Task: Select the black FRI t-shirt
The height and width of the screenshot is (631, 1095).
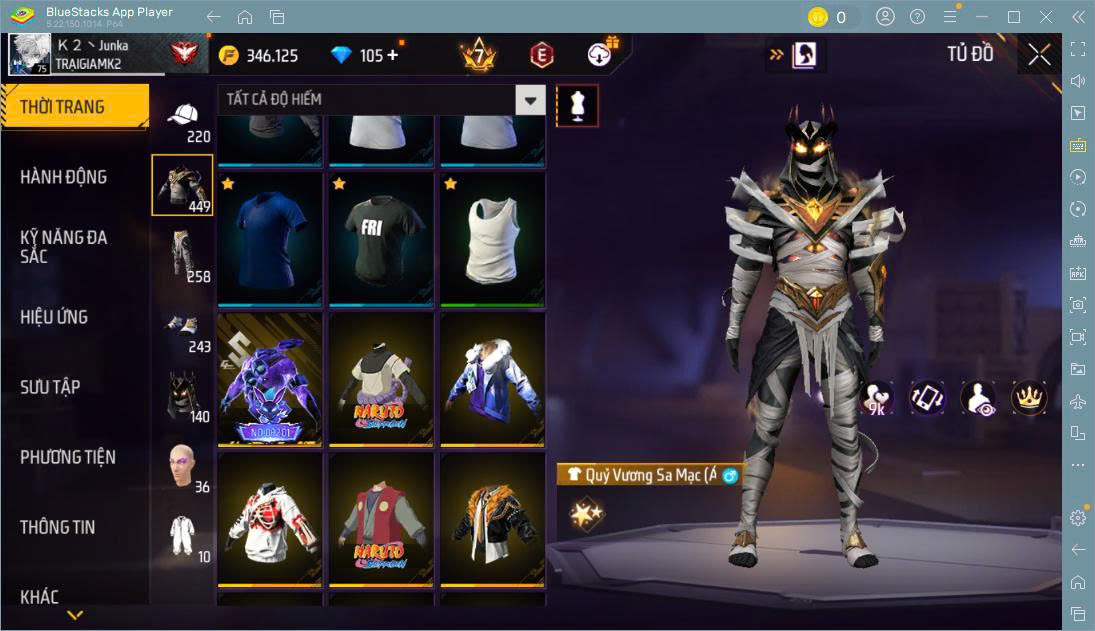Action: 381,240
